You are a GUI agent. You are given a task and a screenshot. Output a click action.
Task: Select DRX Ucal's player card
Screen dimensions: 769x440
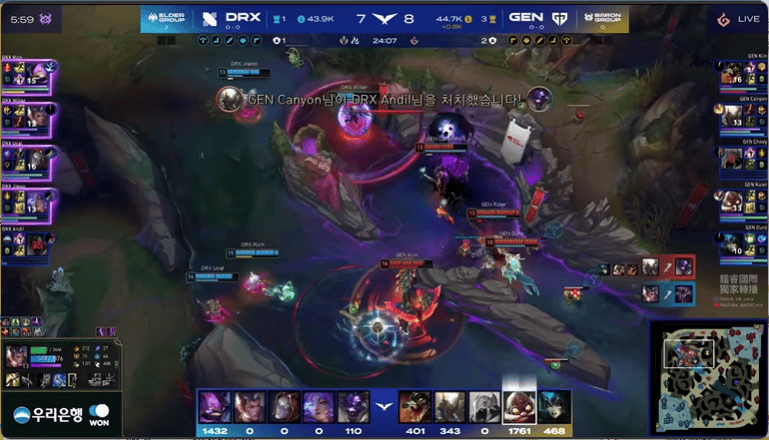click(28, 160)
